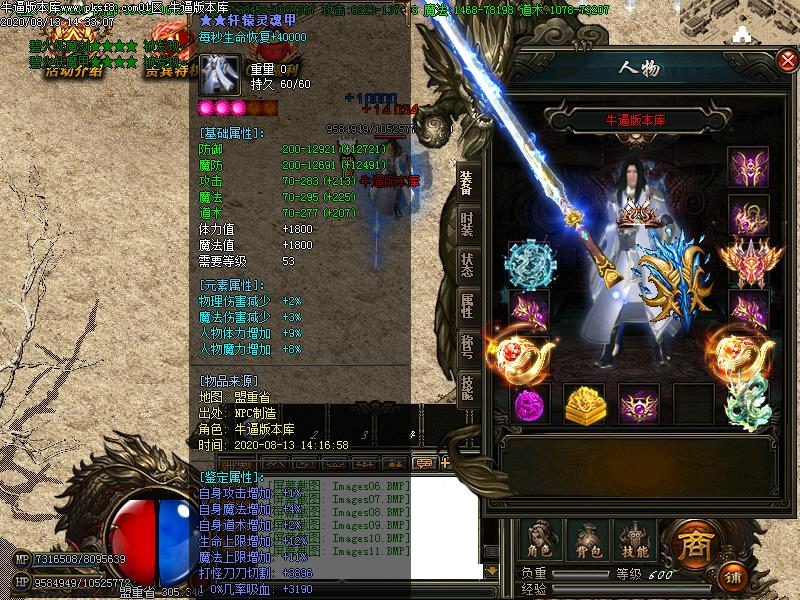The image size is (800, 600).
Task: Switch to the 技能 skills side tab
Action: 467,388
